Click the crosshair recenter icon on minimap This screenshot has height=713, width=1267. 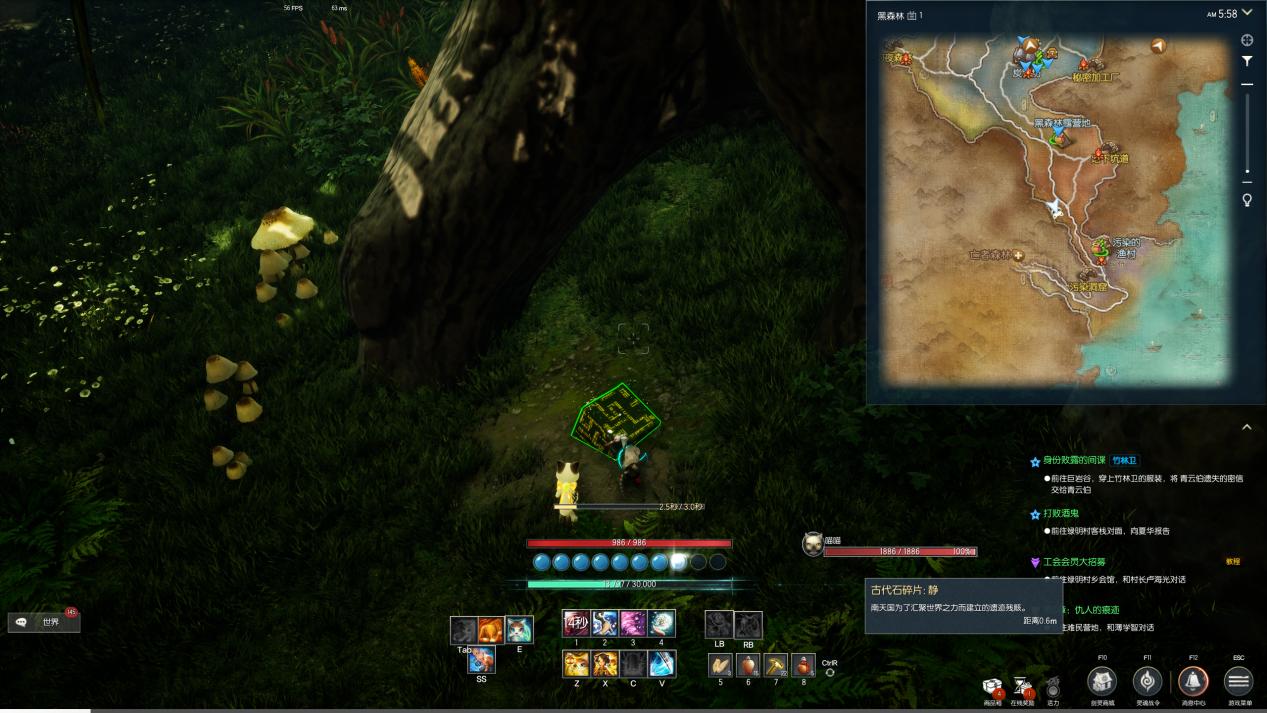1247,40
